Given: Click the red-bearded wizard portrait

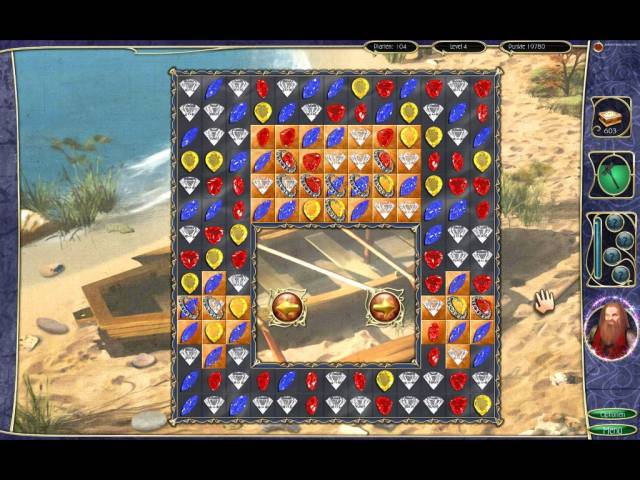Looking at the screenshot, I should [610, 329].
